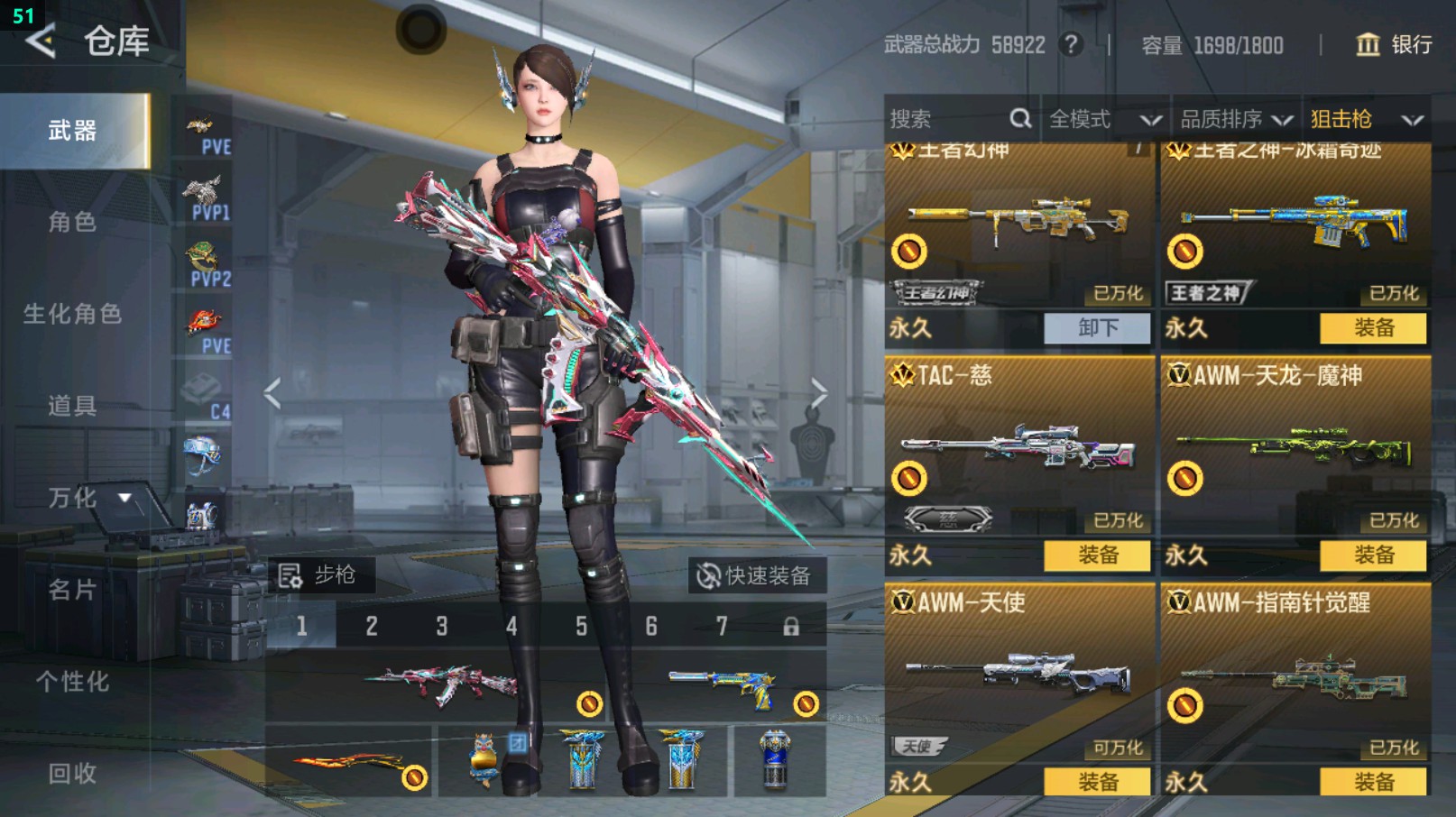The height and width of the screenshot is (817, 1456).
Task: Show the weapon power help question mark
Action: click(x=1071, y=45)
